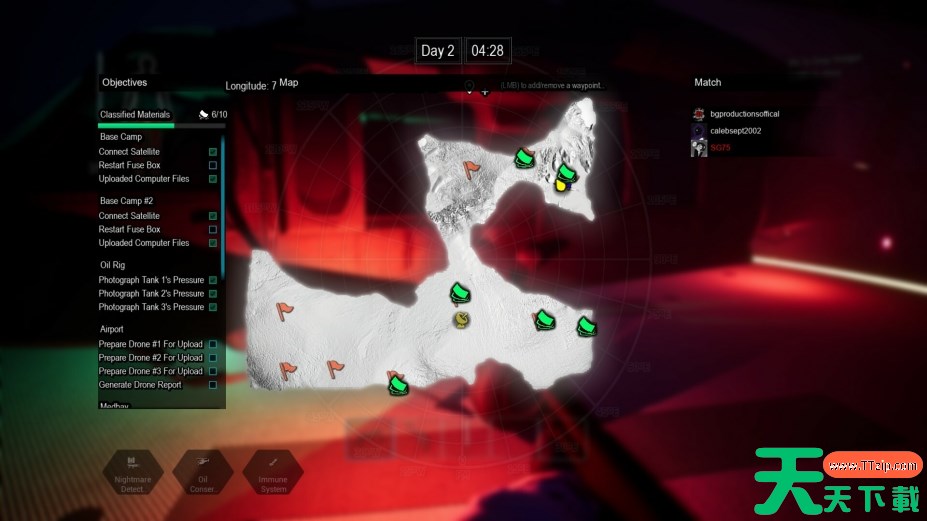Click the Generate Drone Report objective checkbox
Image resolution: width=927 pixels, height=521 pixels.
tap(213, 385)
